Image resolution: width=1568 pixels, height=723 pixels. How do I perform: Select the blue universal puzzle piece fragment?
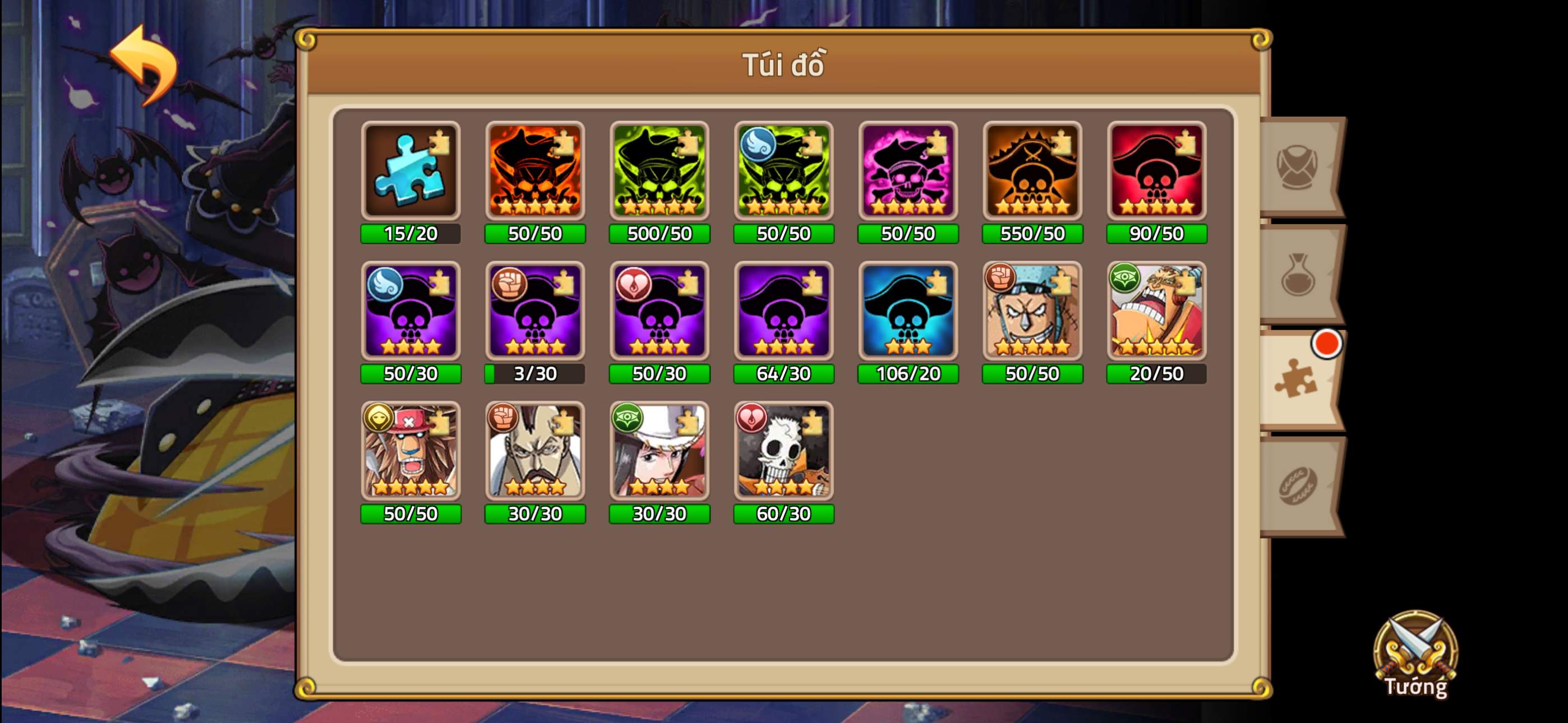pyautogui.click(x=411, y=172)
